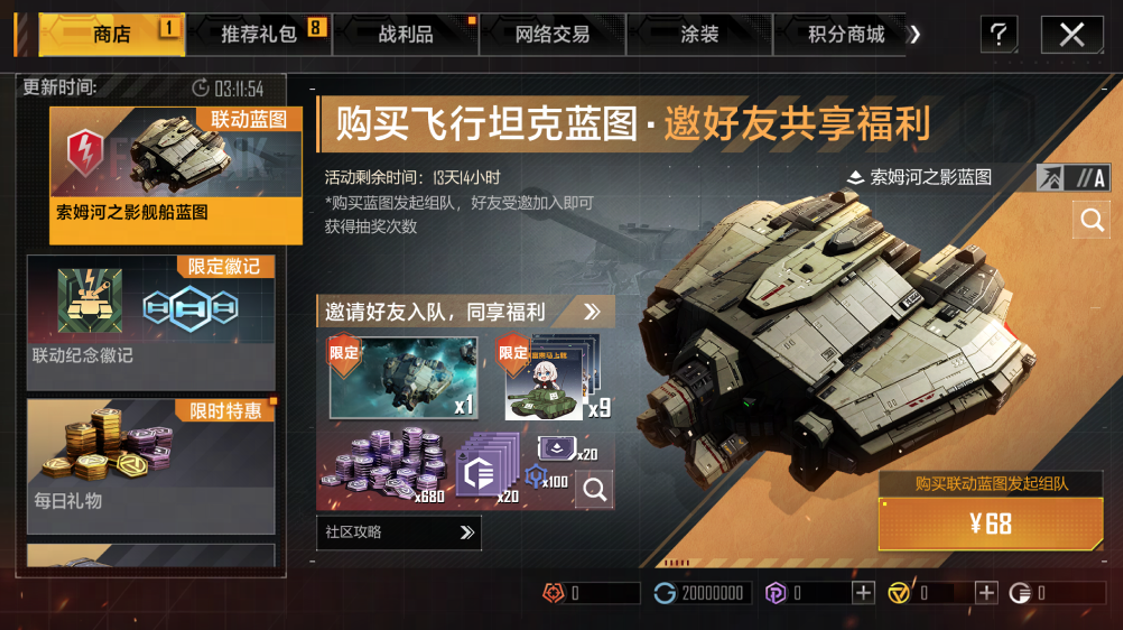
Task: Go to the 网络交易 tab
Action: point(552,35)
